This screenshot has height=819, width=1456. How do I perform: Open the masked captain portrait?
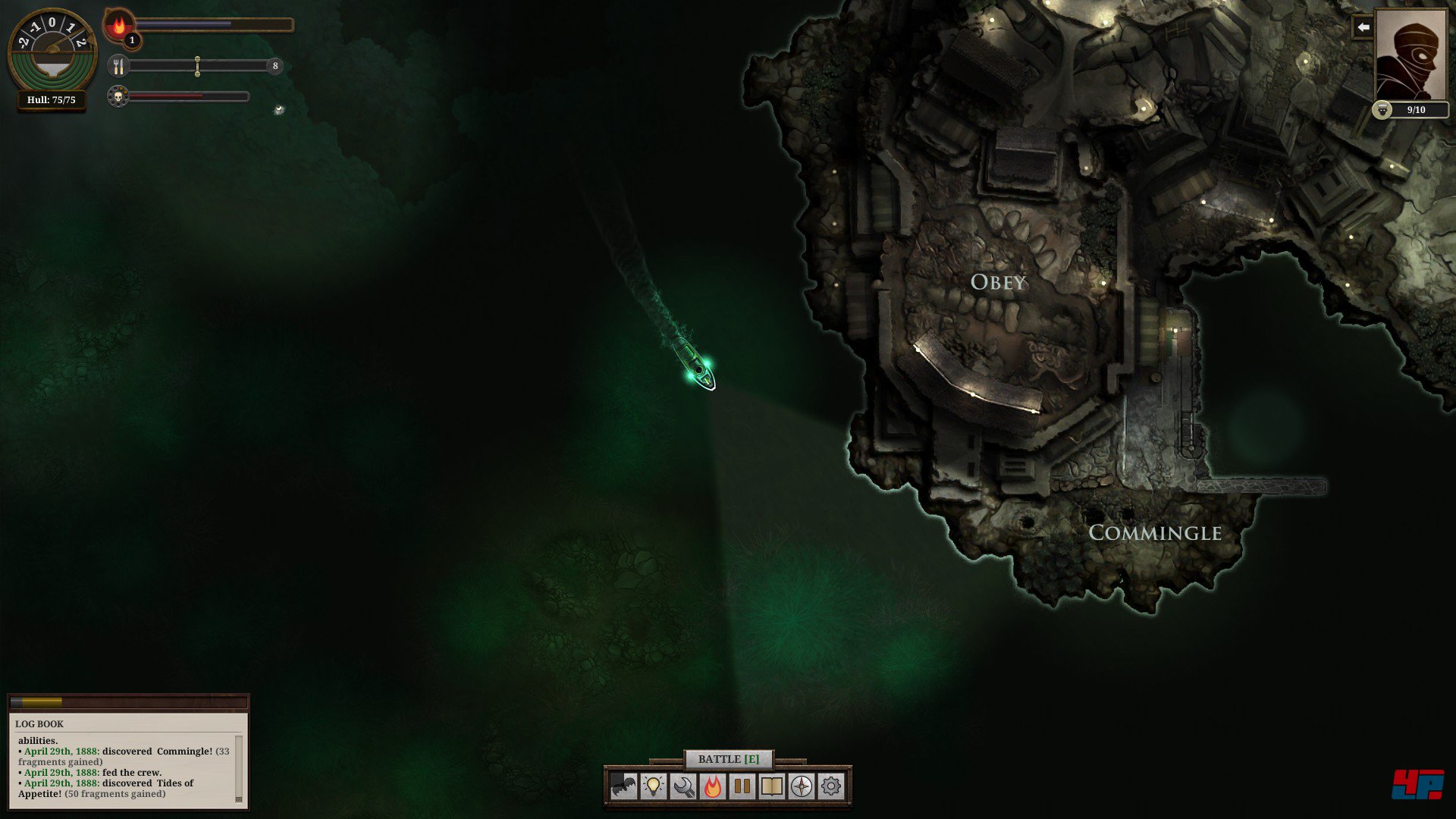[x=1410, y=55]
